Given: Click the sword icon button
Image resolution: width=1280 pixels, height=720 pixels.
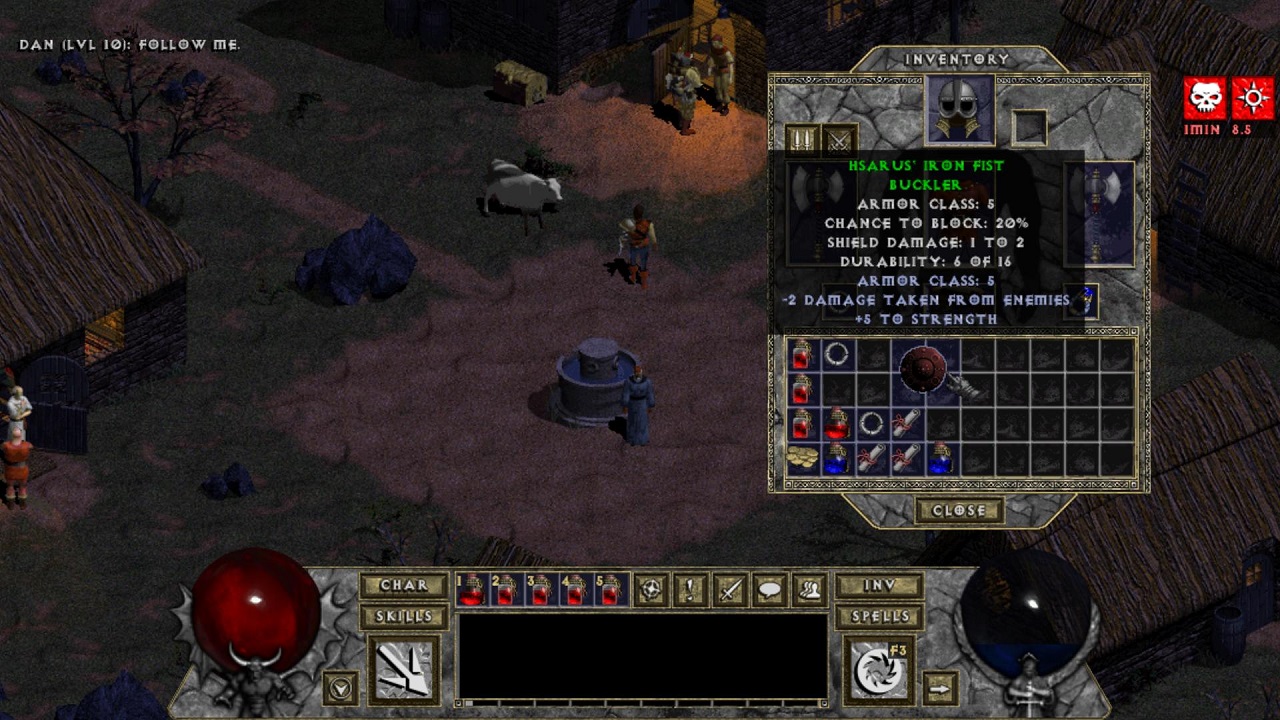Looking at the screenshot, I should (x=730, y=591).
